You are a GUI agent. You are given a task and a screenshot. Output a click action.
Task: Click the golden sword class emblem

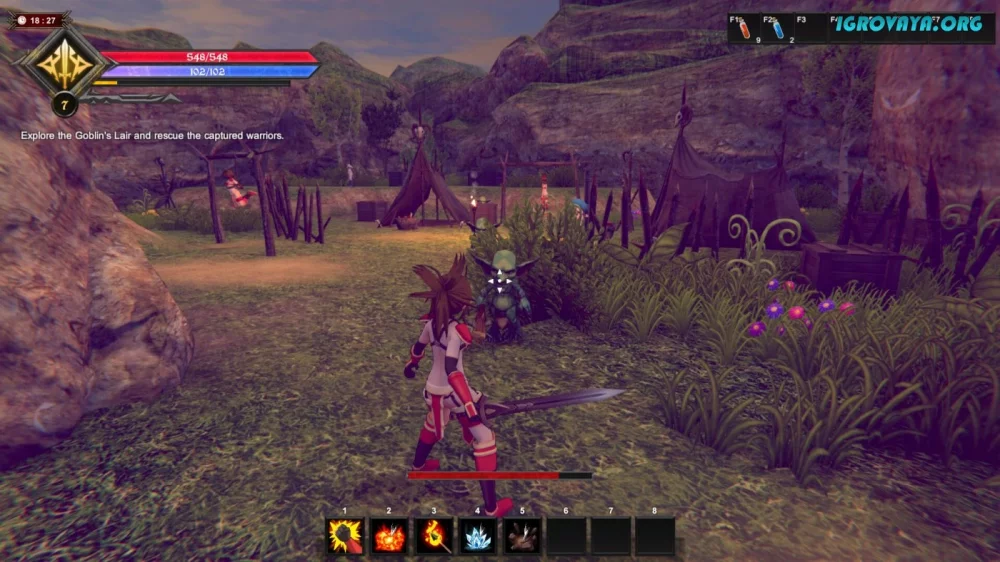(62, 62)
